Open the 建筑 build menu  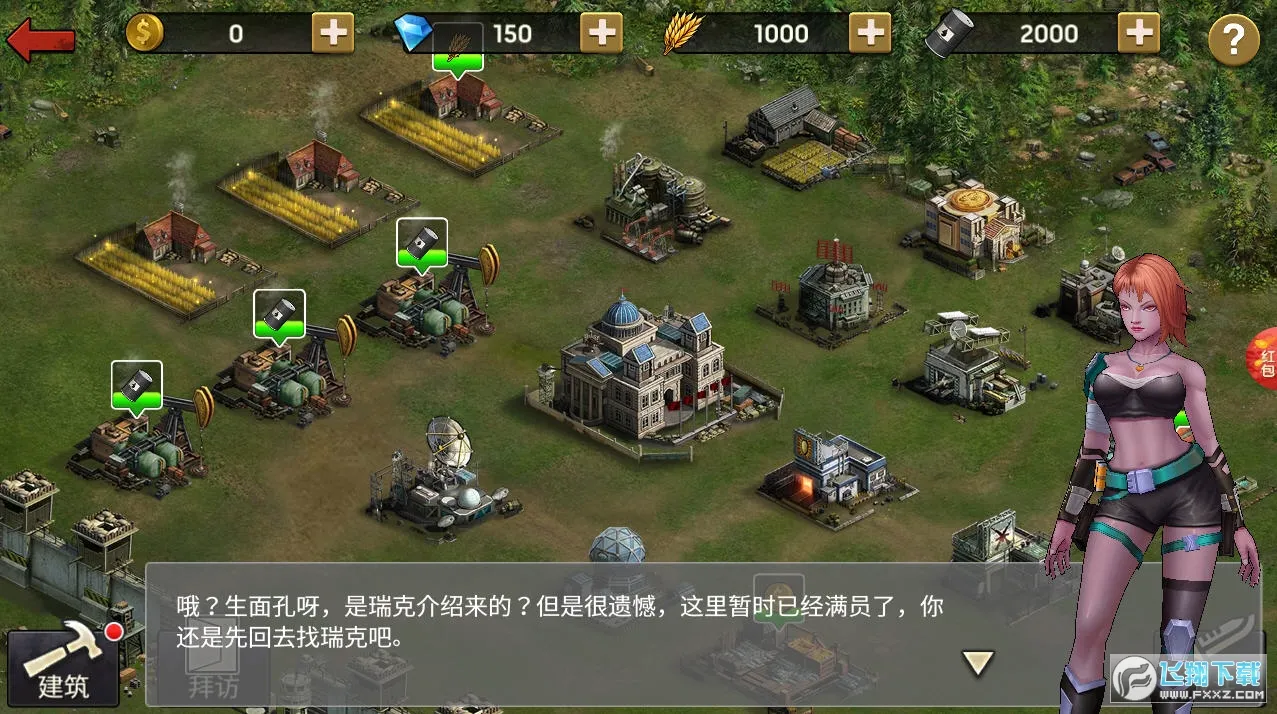(64, 664)
